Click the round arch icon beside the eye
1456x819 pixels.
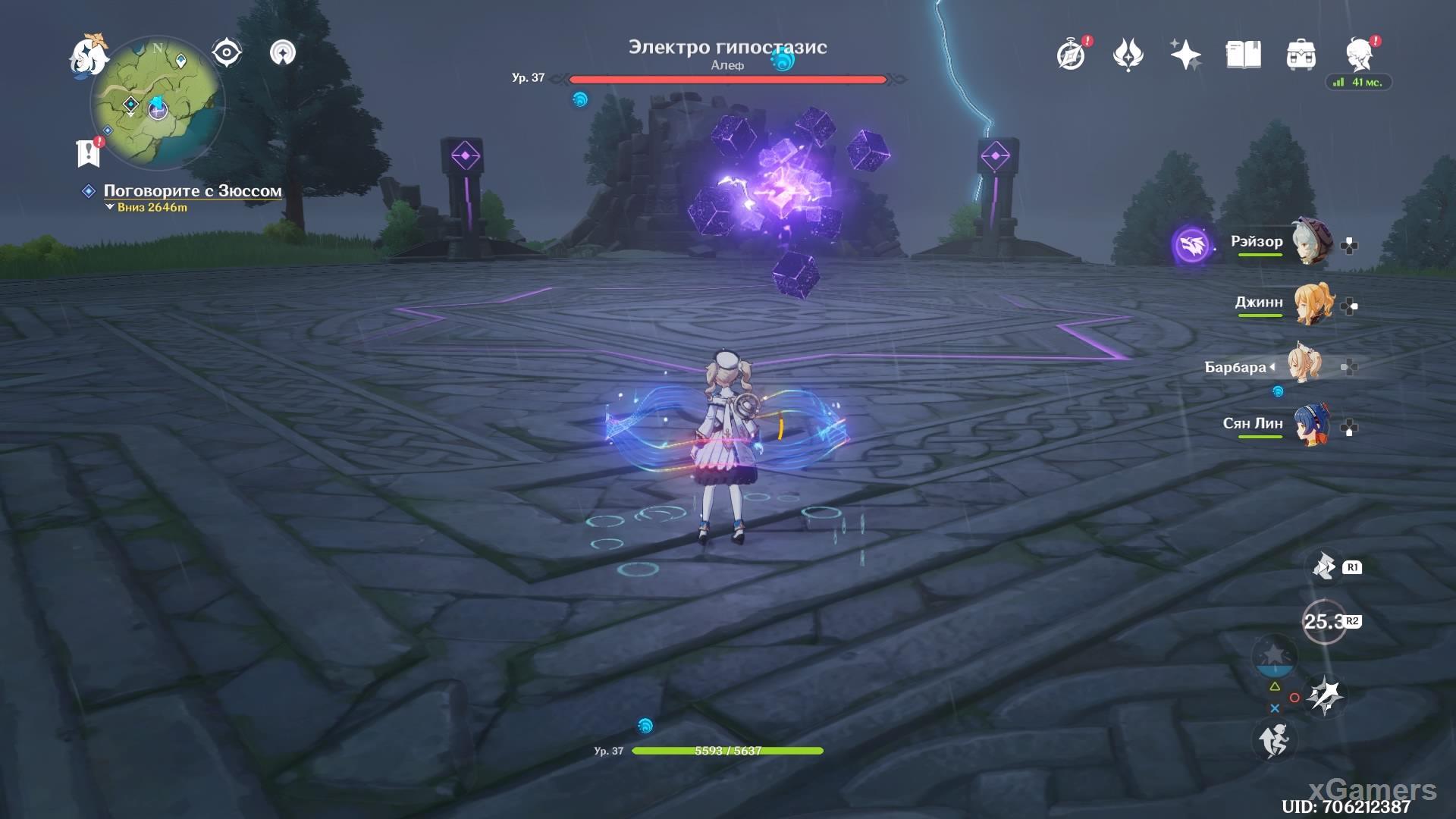click(283, 53)
